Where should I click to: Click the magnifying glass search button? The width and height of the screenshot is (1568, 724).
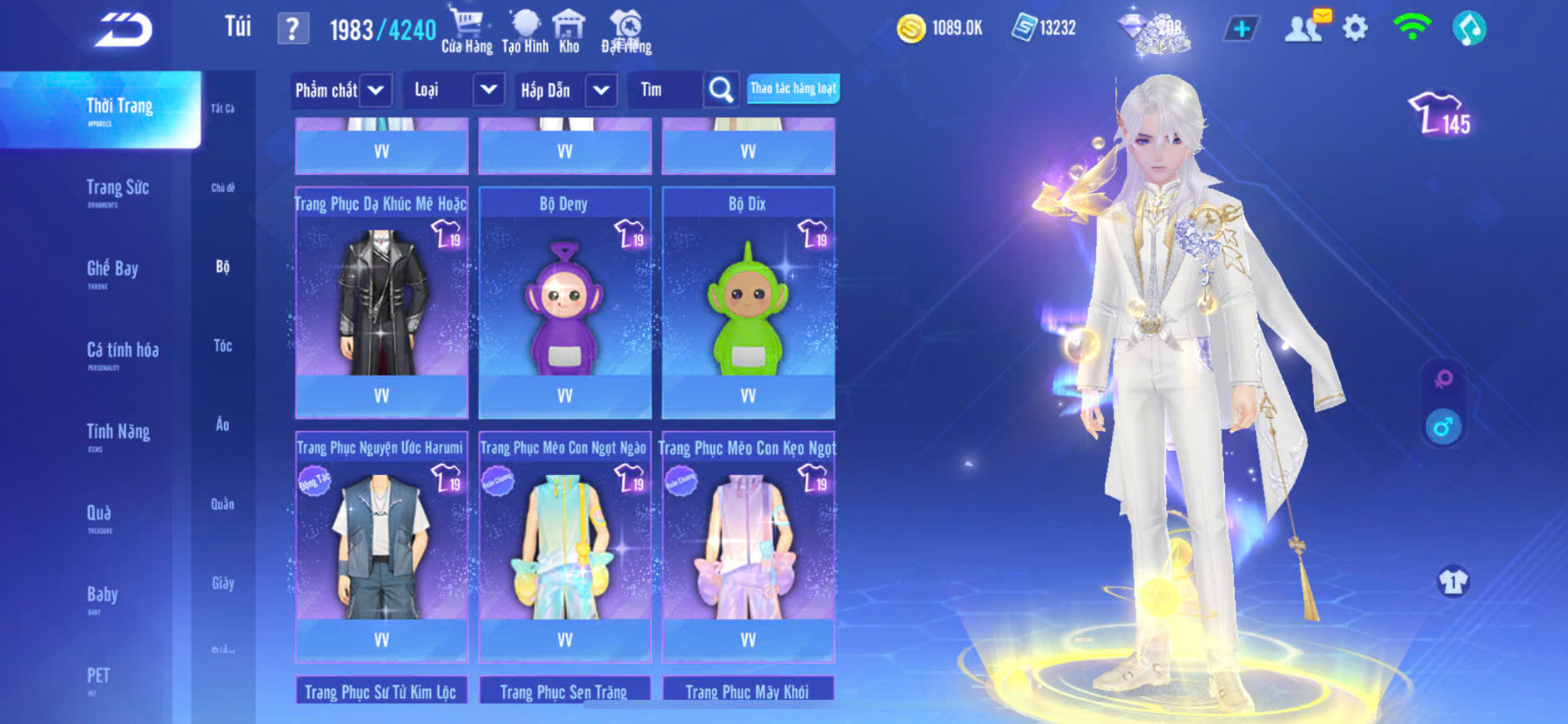pos(721,90)
